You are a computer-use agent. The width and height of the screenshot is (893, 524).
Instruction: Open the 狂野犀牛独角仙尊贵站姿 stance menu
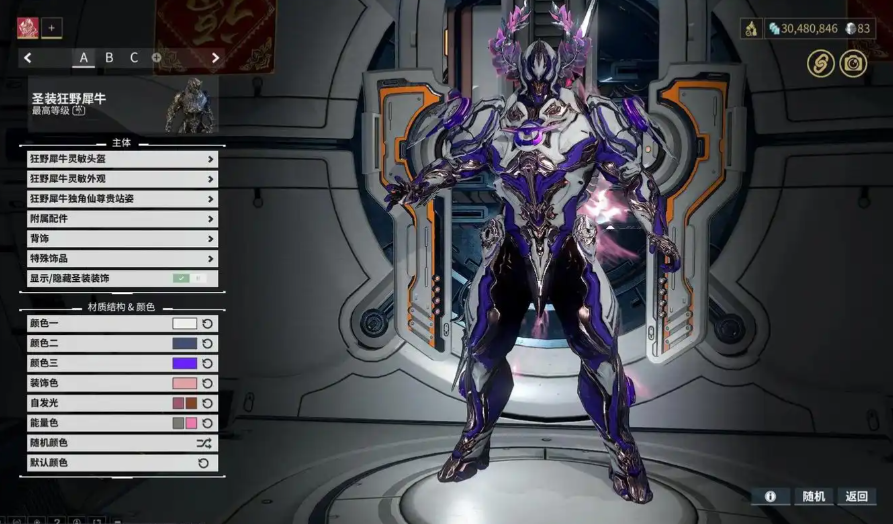pyautogui.click(x=122, y=199)
